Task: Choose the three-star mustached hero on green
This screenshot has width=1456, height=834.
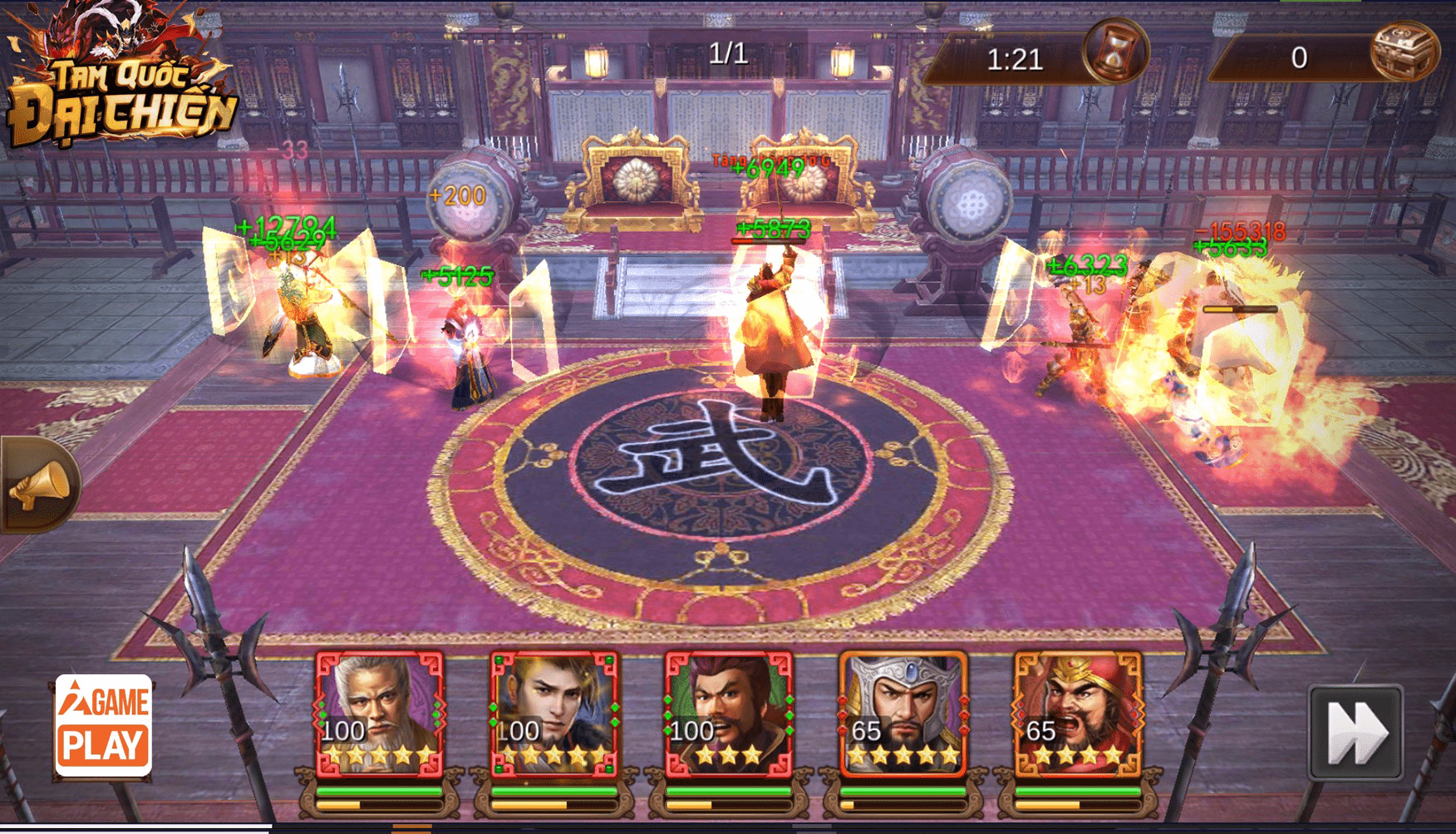Action: coord(728,713)
